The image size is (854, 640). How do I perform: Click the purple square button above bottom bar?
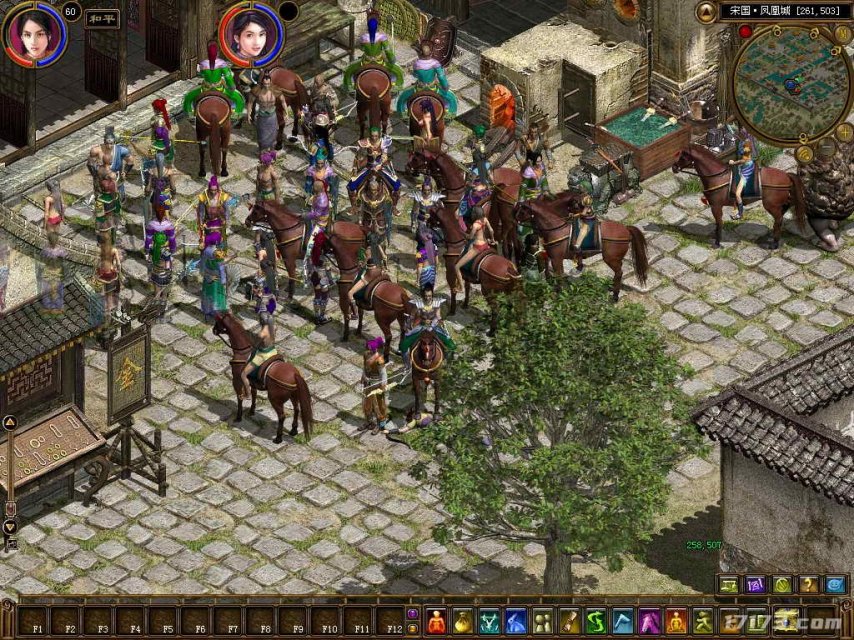click(x=754, y=585)
